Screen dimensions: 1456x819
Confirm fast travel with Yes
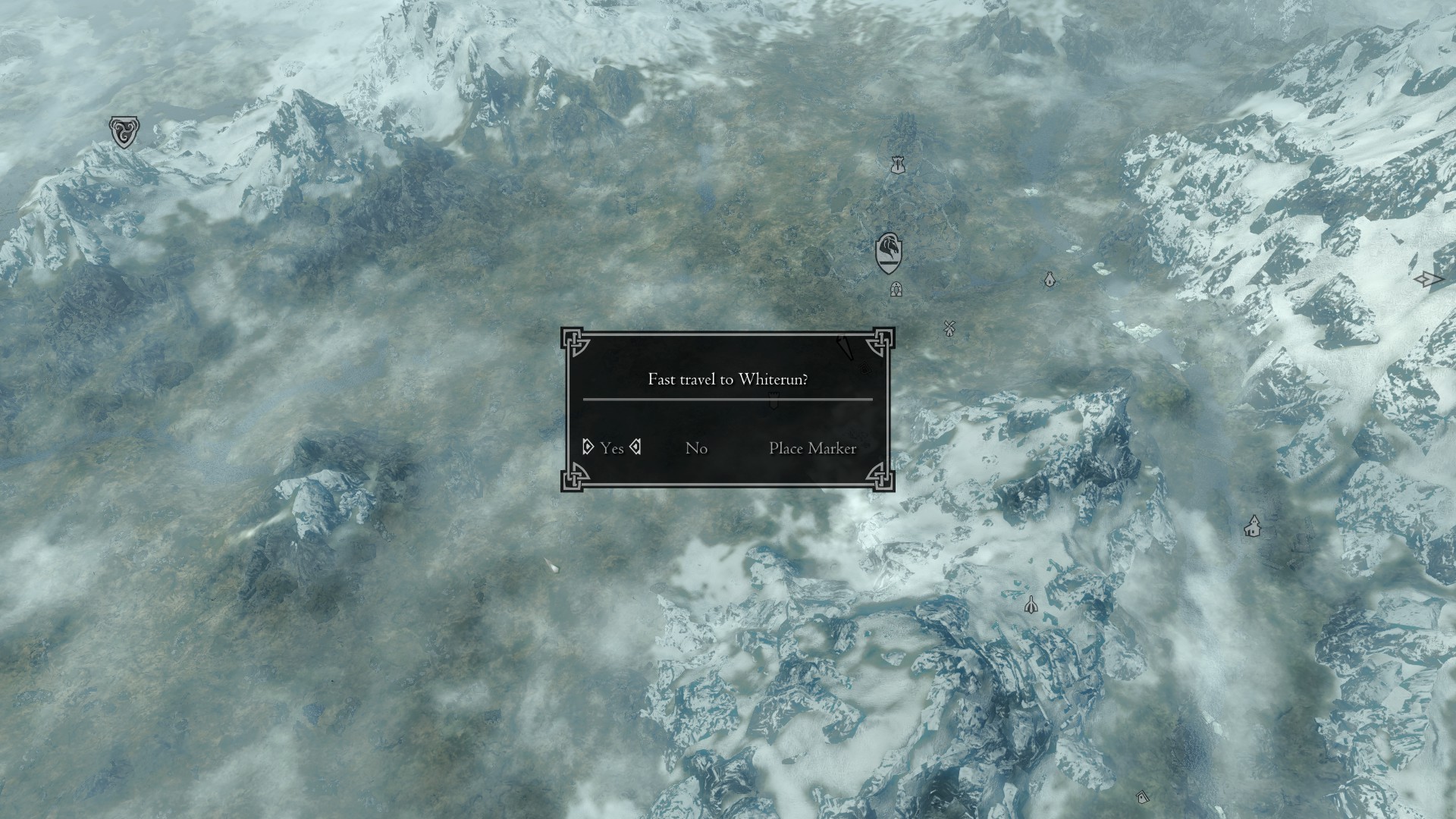(x=611, y=448)
